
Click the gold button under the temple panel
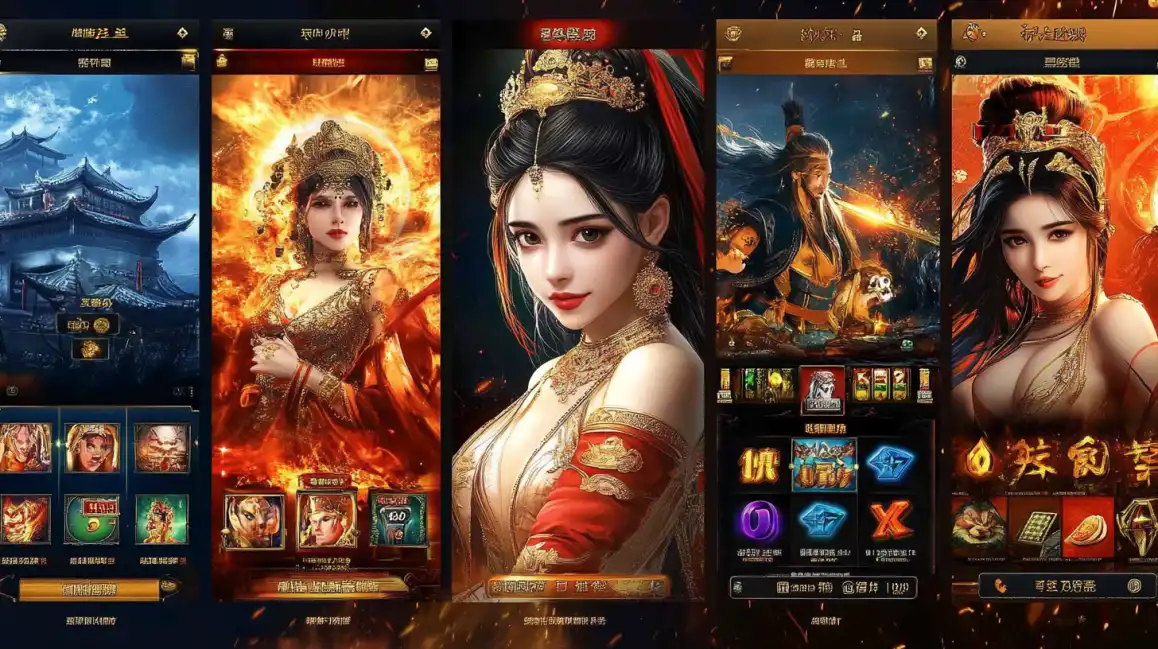click(90, 590)
